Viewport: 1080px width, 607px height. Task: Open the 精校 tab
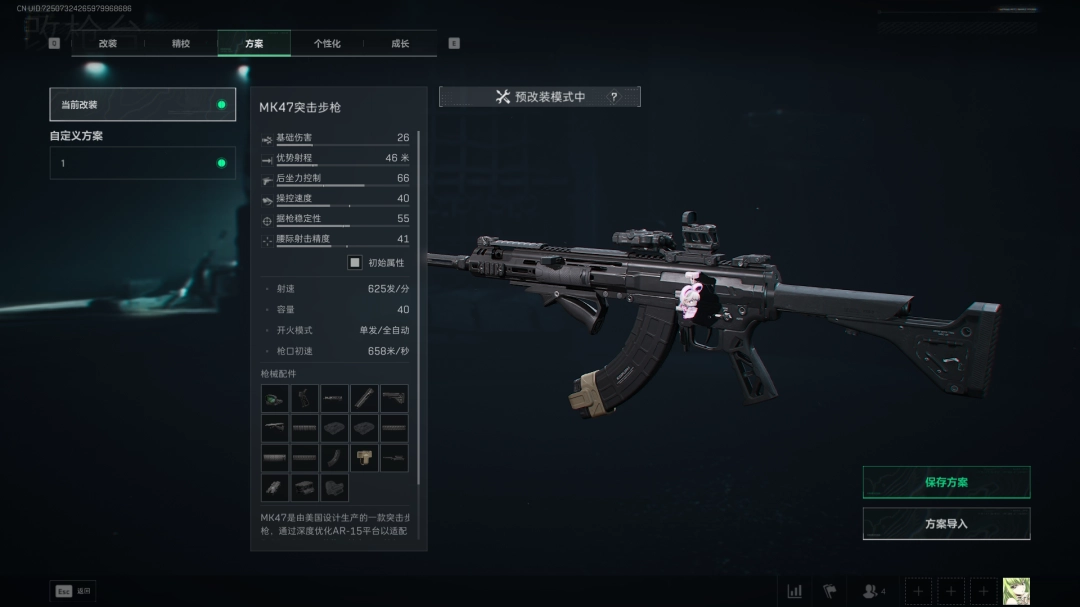[181, 44]
